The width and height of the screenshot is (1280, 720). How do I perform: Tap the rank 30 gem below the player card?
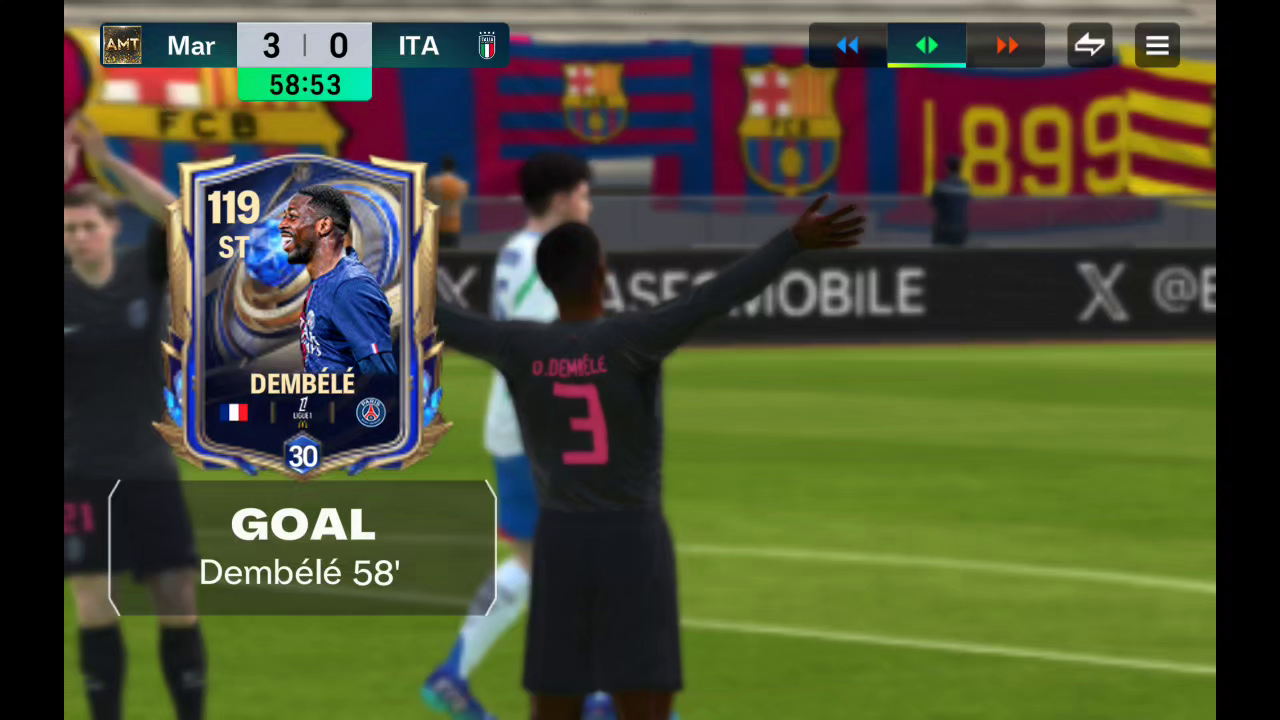[302, 457]
